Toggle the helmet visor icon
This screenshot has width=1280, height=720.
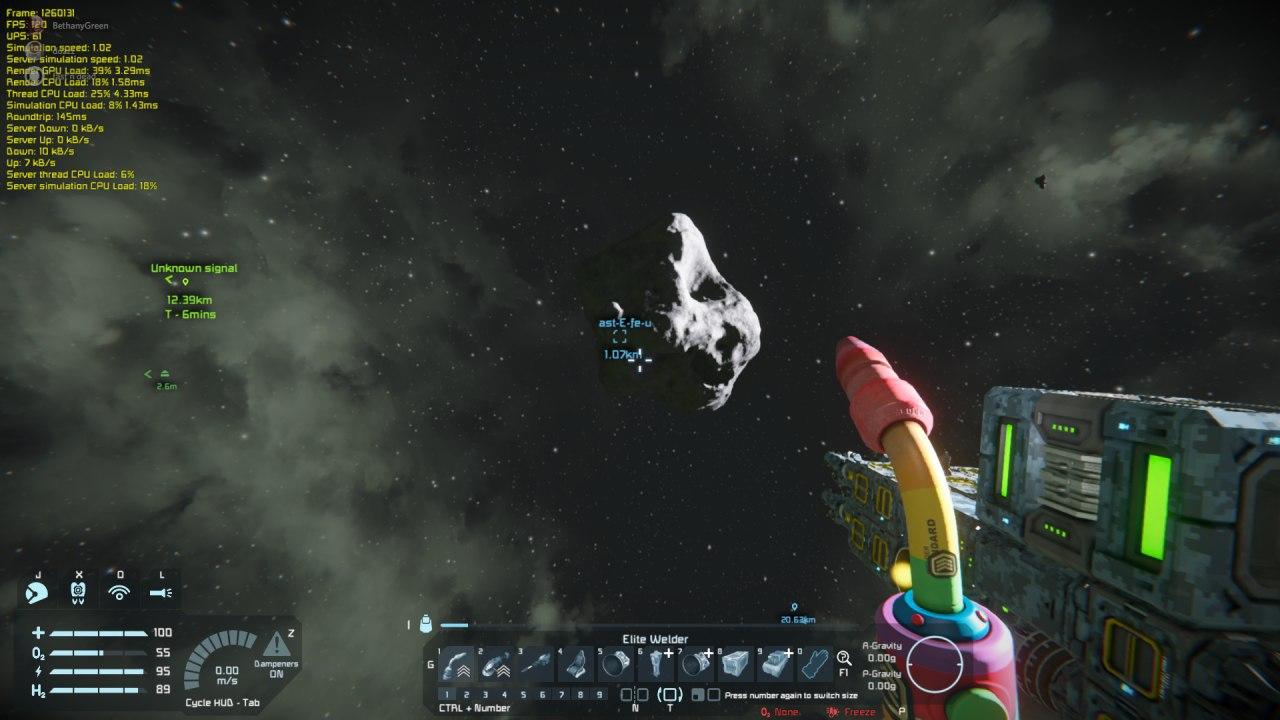(x=36, y=592)
